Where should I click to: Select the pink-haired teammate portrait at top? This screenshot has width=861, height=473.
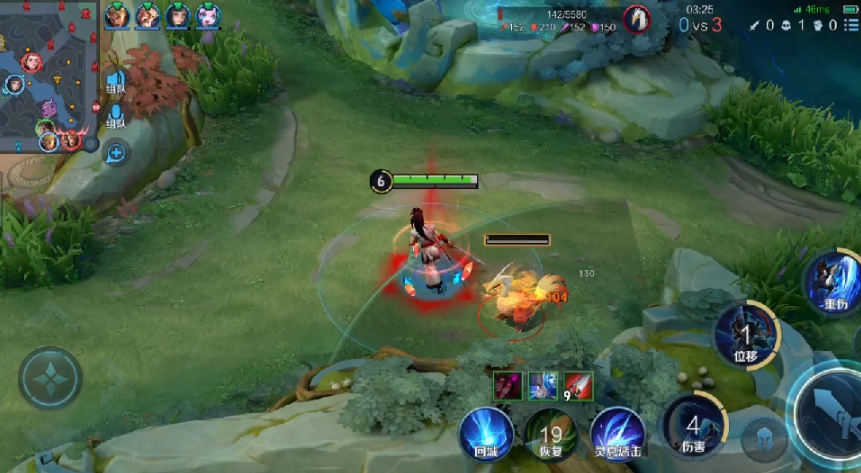(208, 15)
